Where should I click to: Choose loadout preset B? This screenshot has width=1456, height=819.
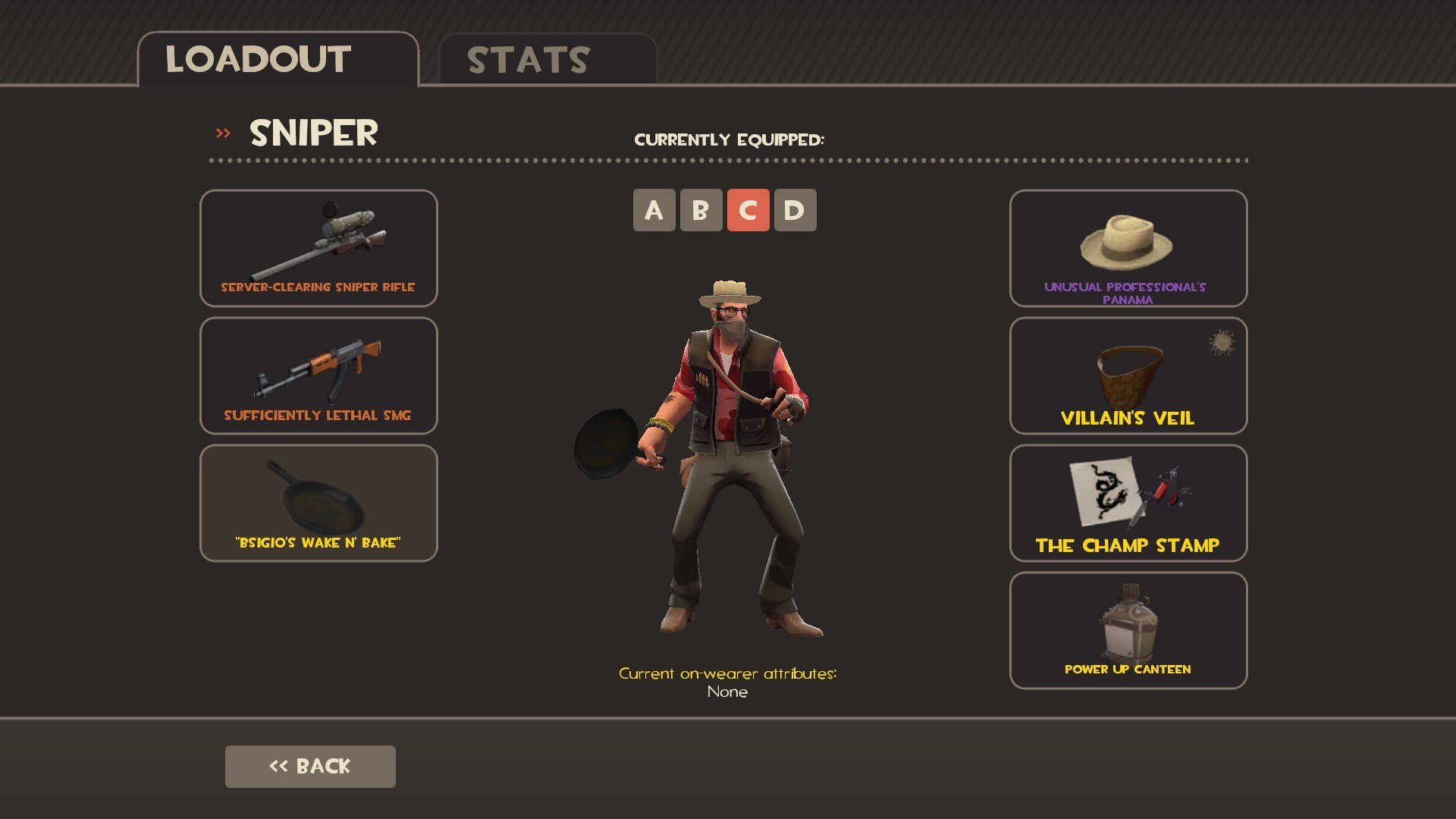(701, 210)
